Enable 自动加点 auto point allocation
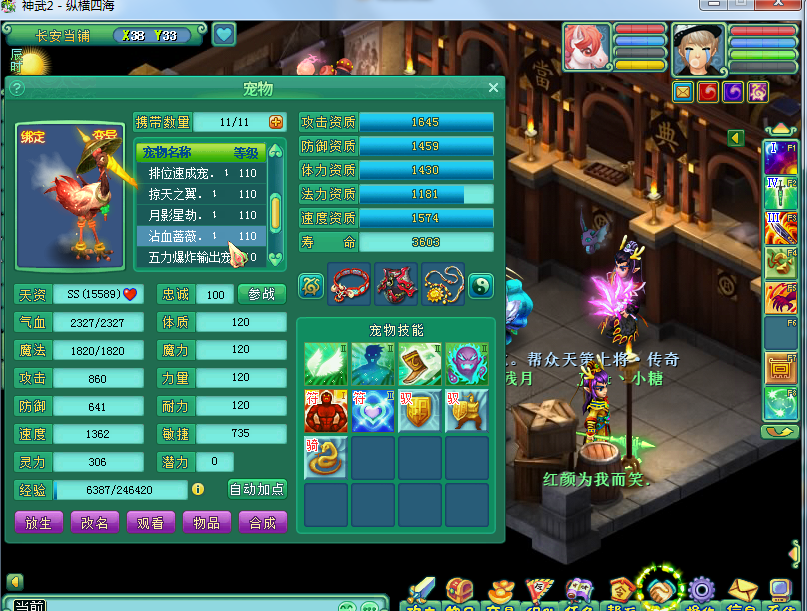The height and width of the screenshot is (611, 807). point(257,489)
